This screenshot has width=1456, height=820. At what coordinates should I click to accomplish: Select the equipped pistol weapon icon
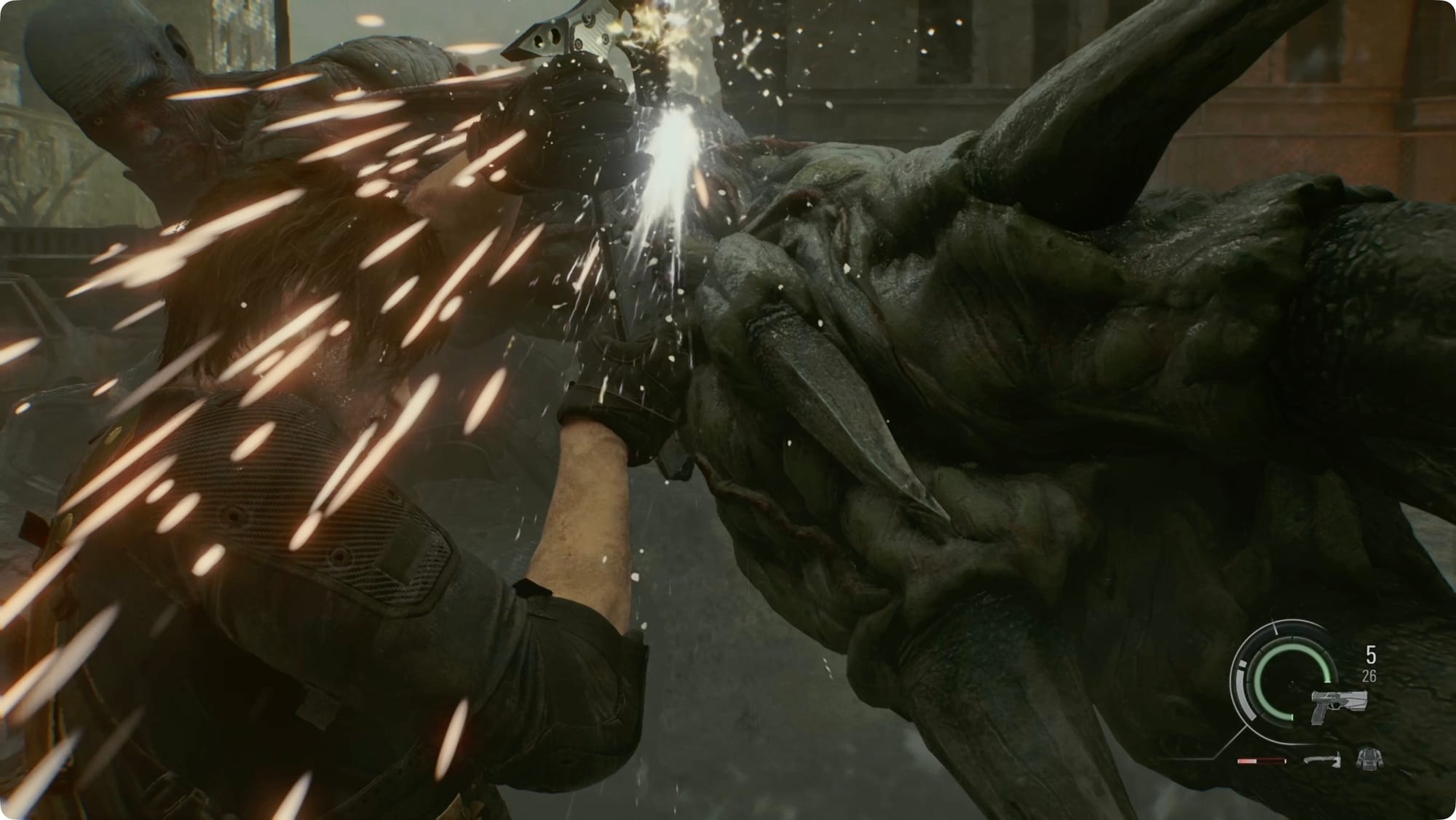[1338, 706]
